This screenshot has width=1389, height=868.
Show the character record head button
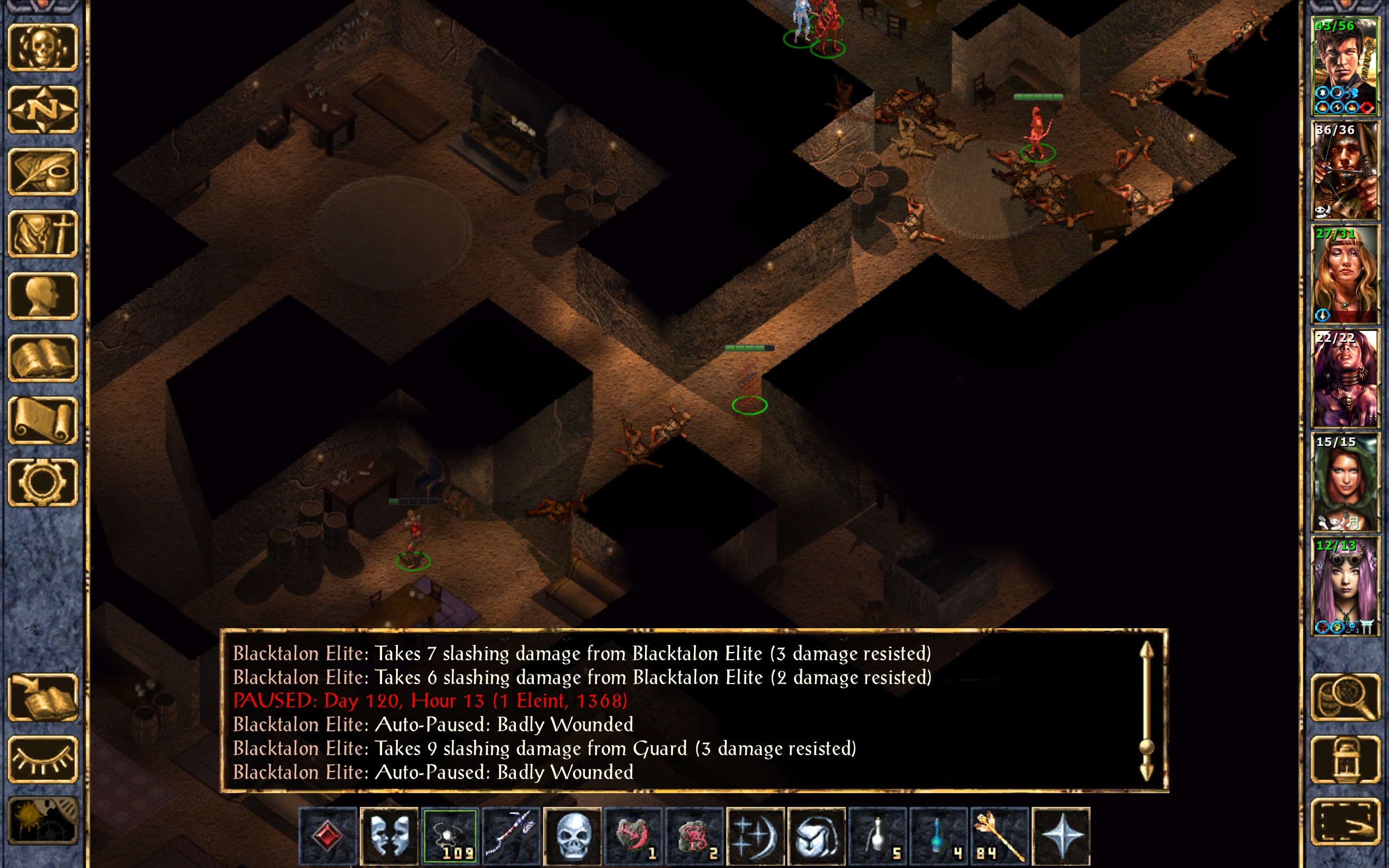point(42,296)
